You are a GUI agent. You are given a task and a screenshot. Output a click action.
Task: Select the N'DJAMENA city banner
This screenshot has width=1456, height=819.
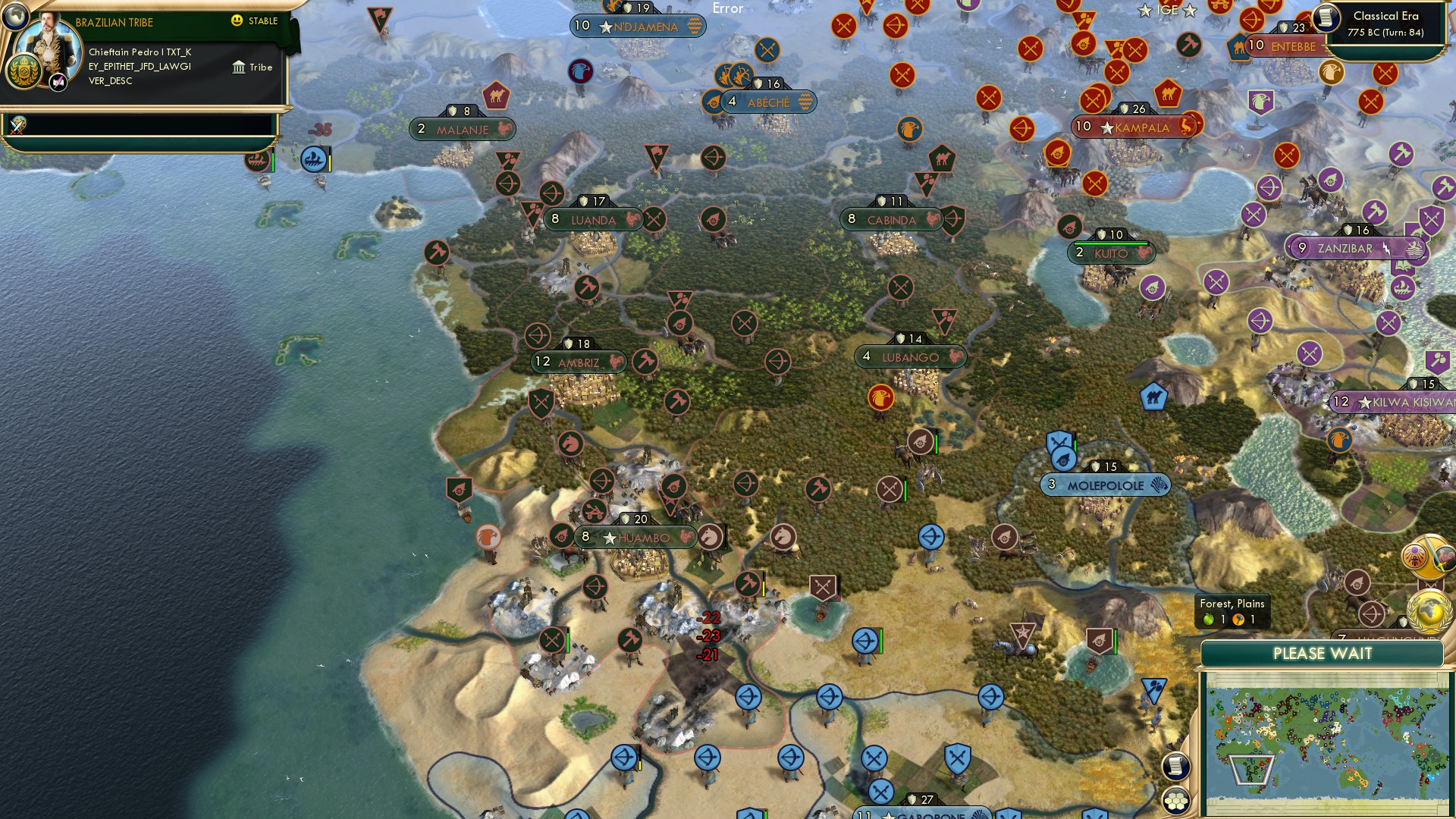point(638,26)
